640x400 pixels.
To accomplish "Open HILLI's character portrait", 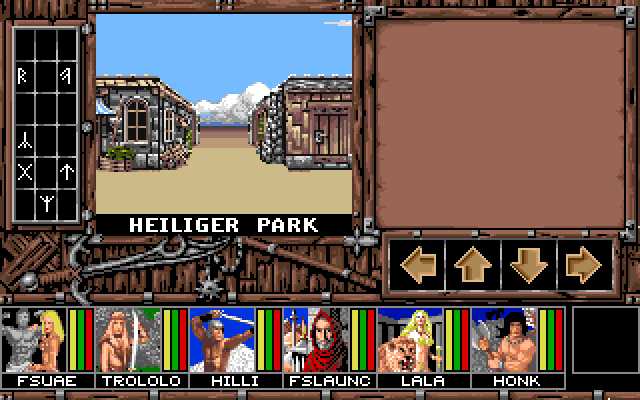I will pos(221,340).
